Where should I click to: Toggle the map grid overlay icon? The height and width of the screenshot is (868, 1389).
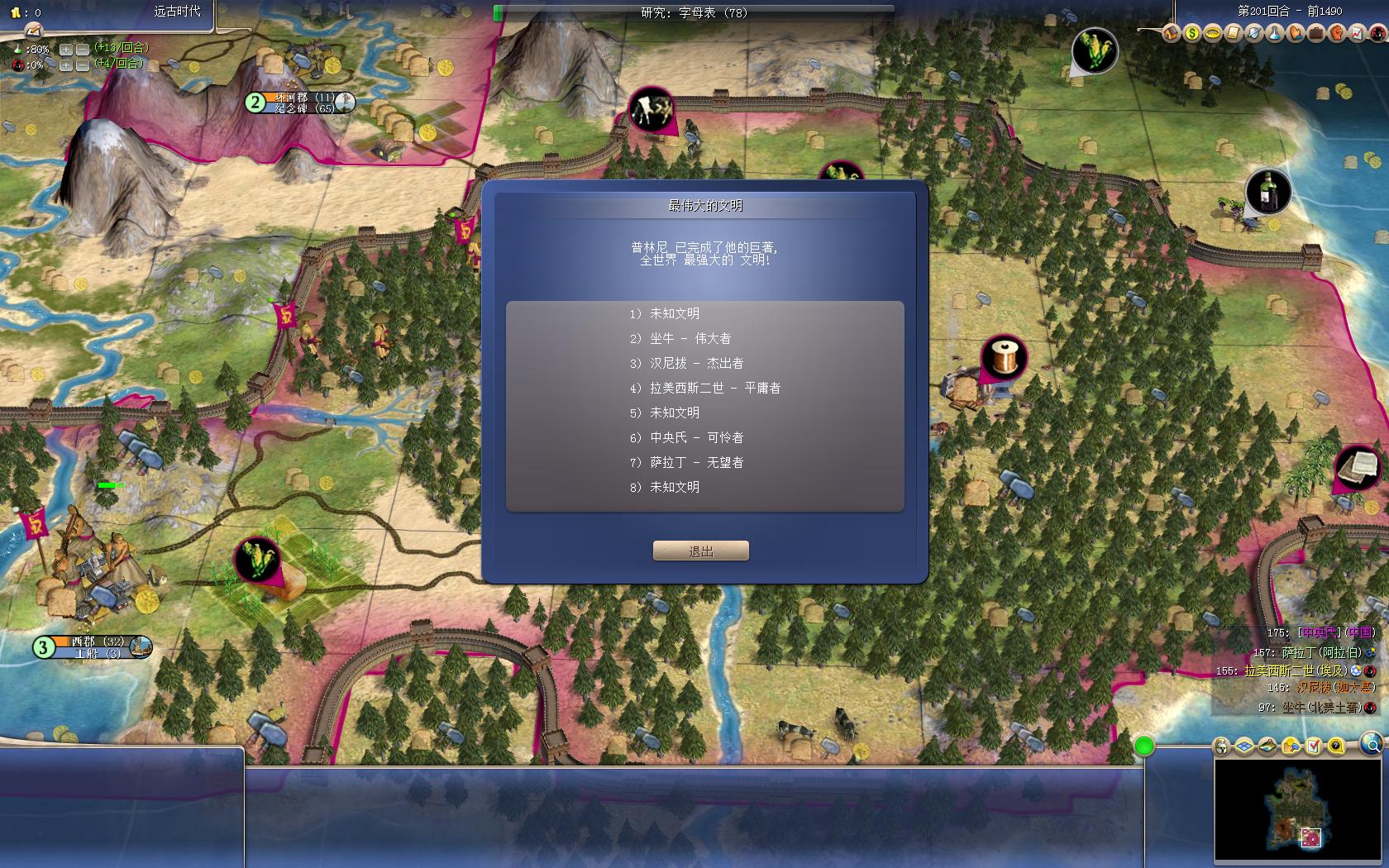point(1244,747)
